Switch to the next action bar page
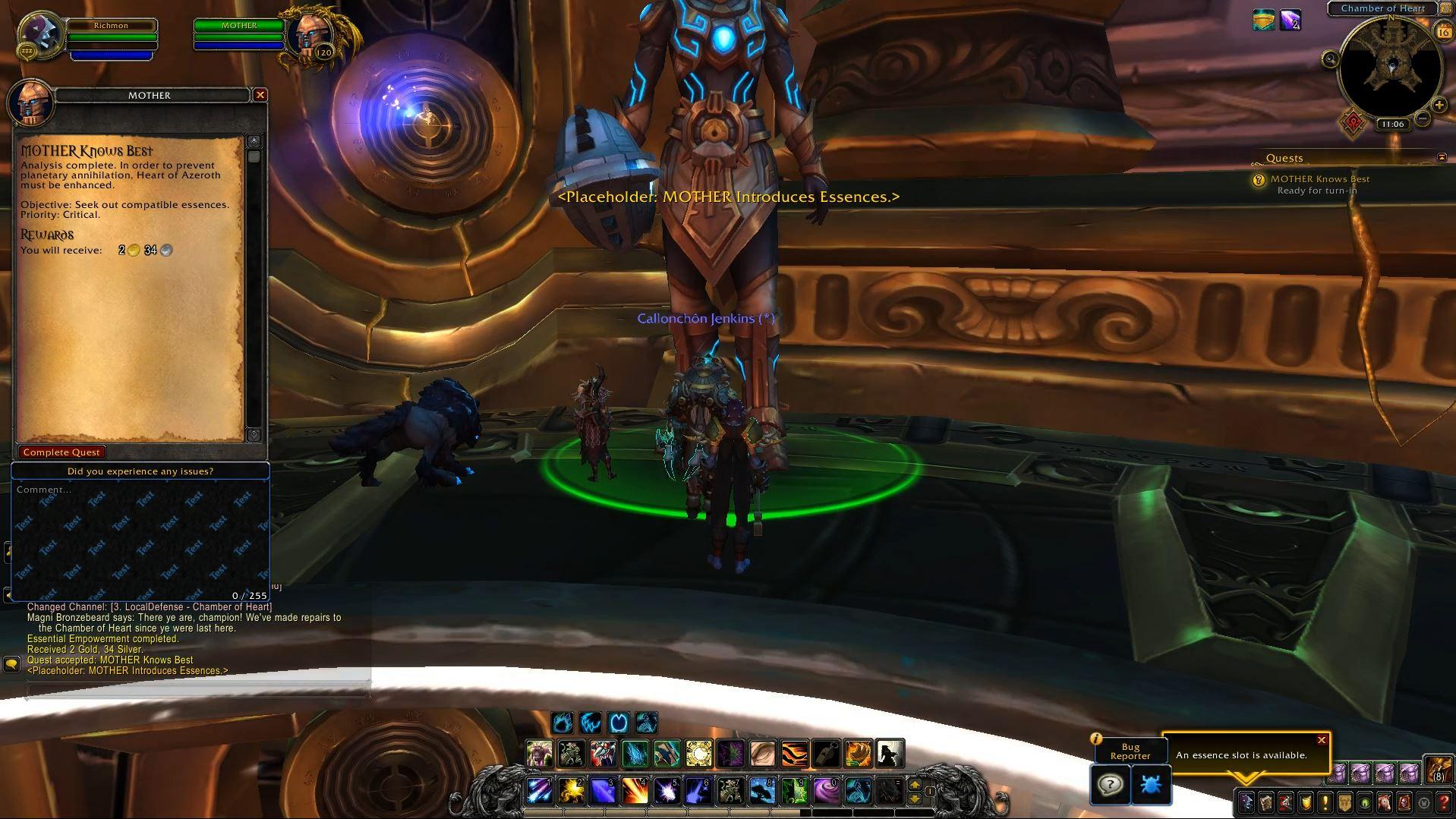This screenshot has width=1456, height=819. click(915, 785)
